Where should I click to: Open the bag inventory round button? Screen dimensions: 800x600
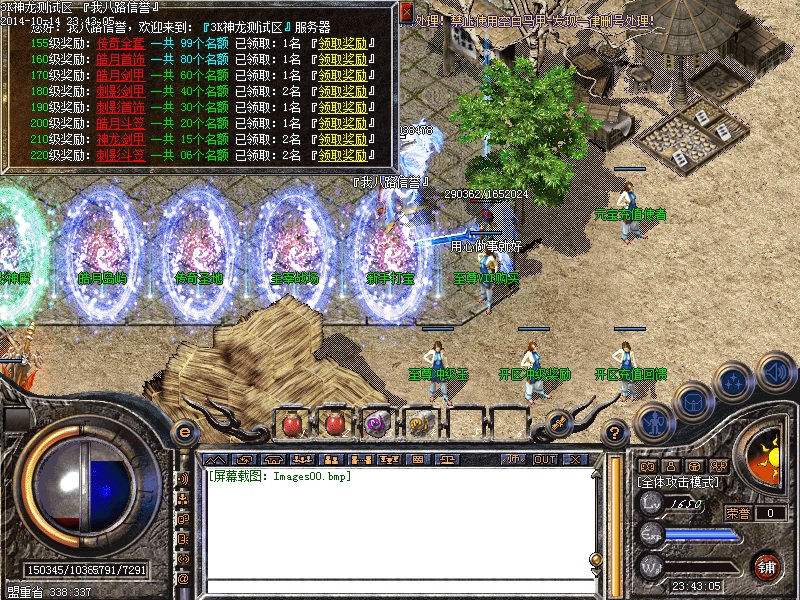(x=692, y=402)
